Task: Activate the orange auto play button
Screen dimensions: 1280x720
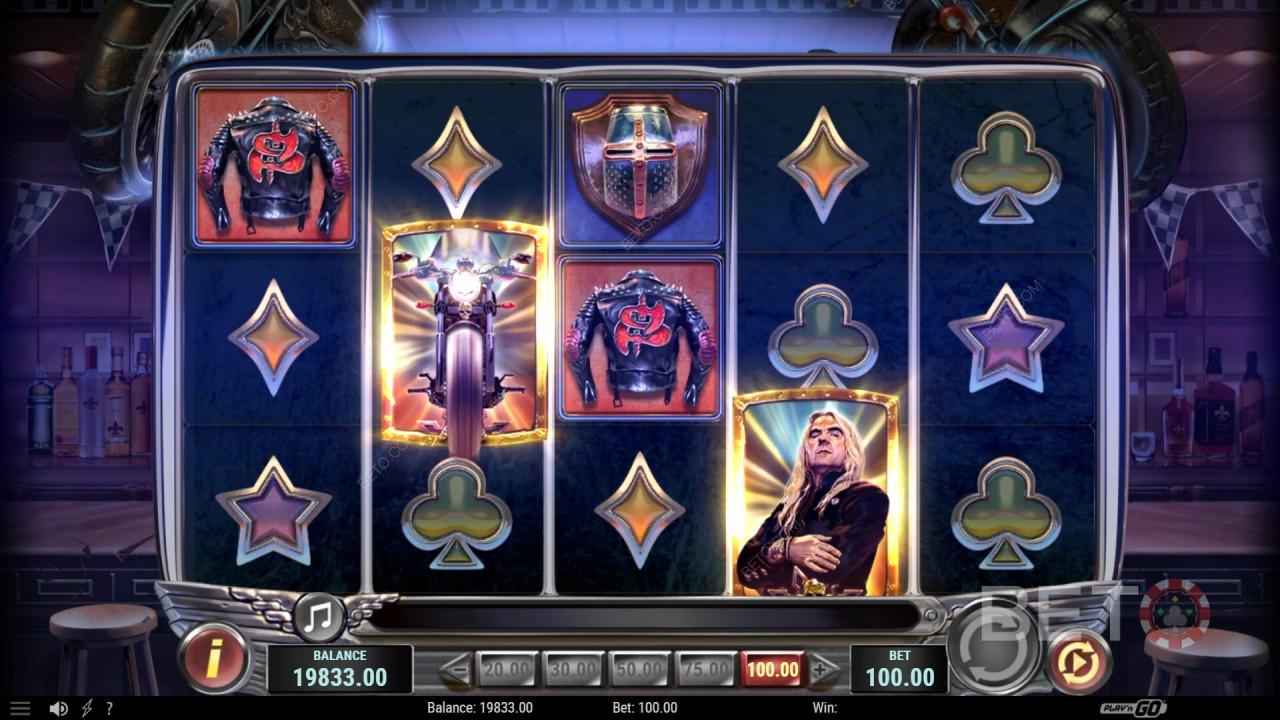Action: click(x=1078, y=662)
